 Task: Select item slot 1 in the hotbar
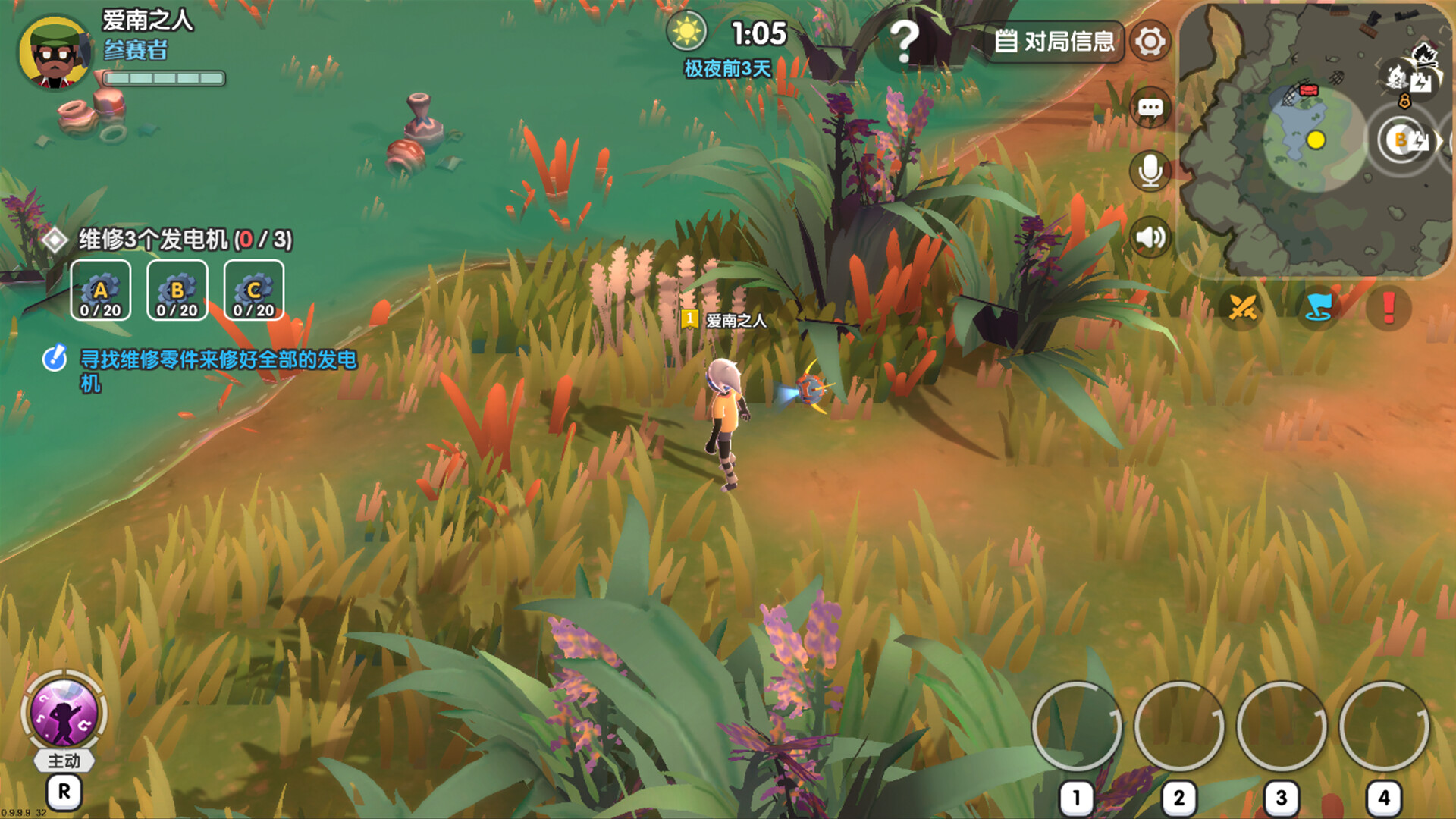coord(1076,726)
